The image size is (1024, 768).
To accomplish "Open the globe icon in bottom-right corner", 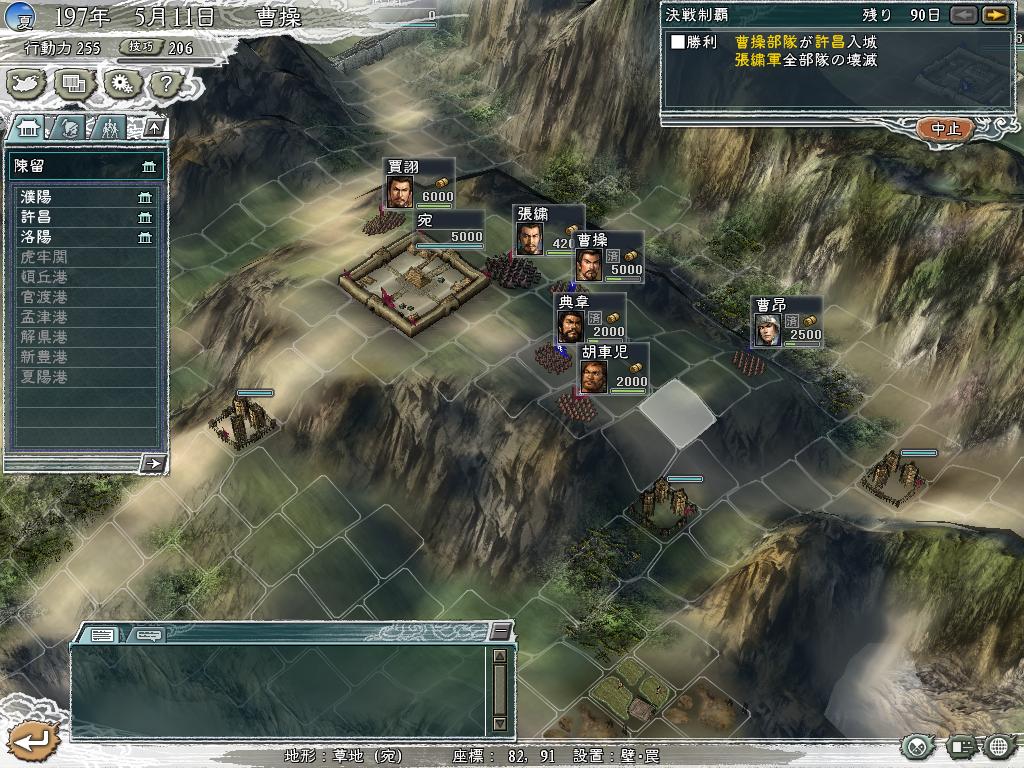I will click(x=997, y=746).
